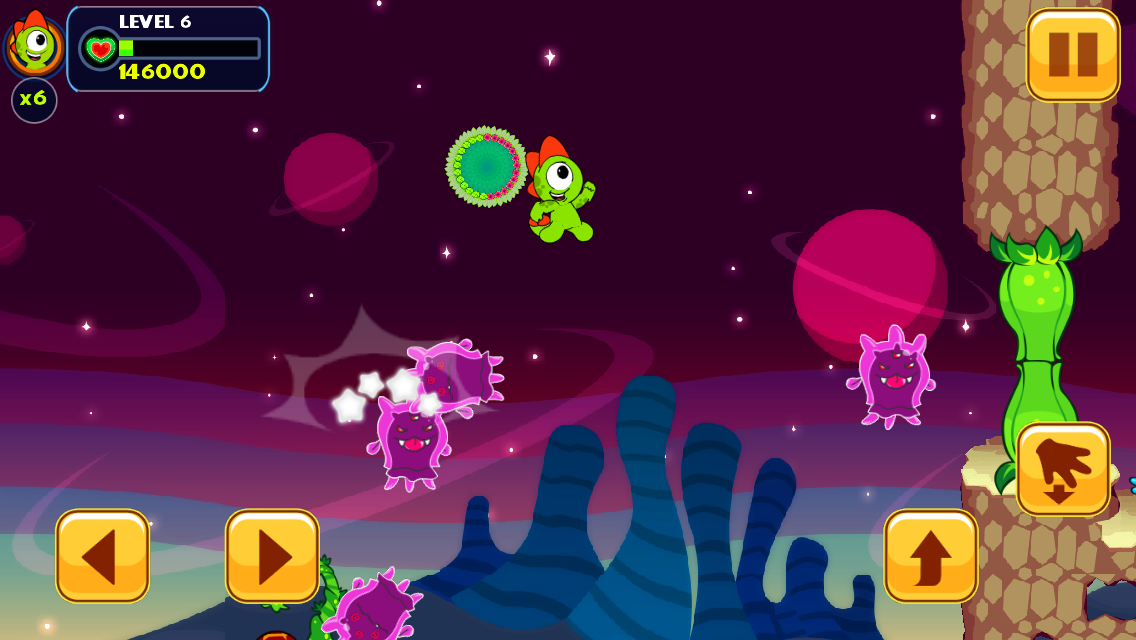Activate the claw stomp attack button
The width and height of the screenshot is (1136, 640).
1063,469
